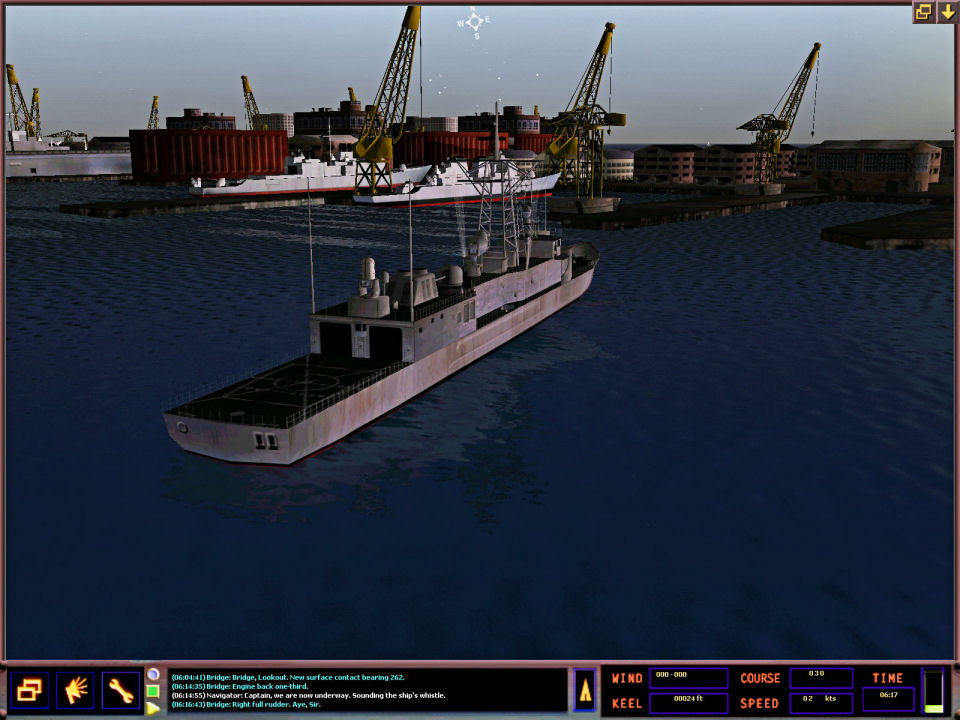Click the yellow down arrow button
Viewport: 960px width, 720px height.
947,12
